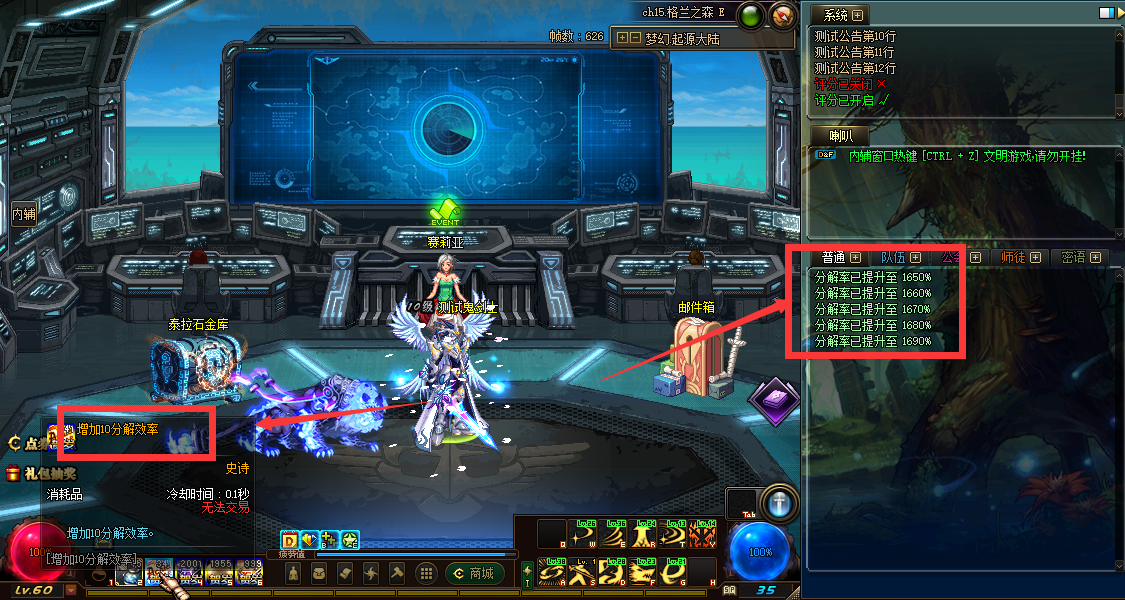Click the sword orb weapon swap button
1125x600 pixels.
coord(779,505)
